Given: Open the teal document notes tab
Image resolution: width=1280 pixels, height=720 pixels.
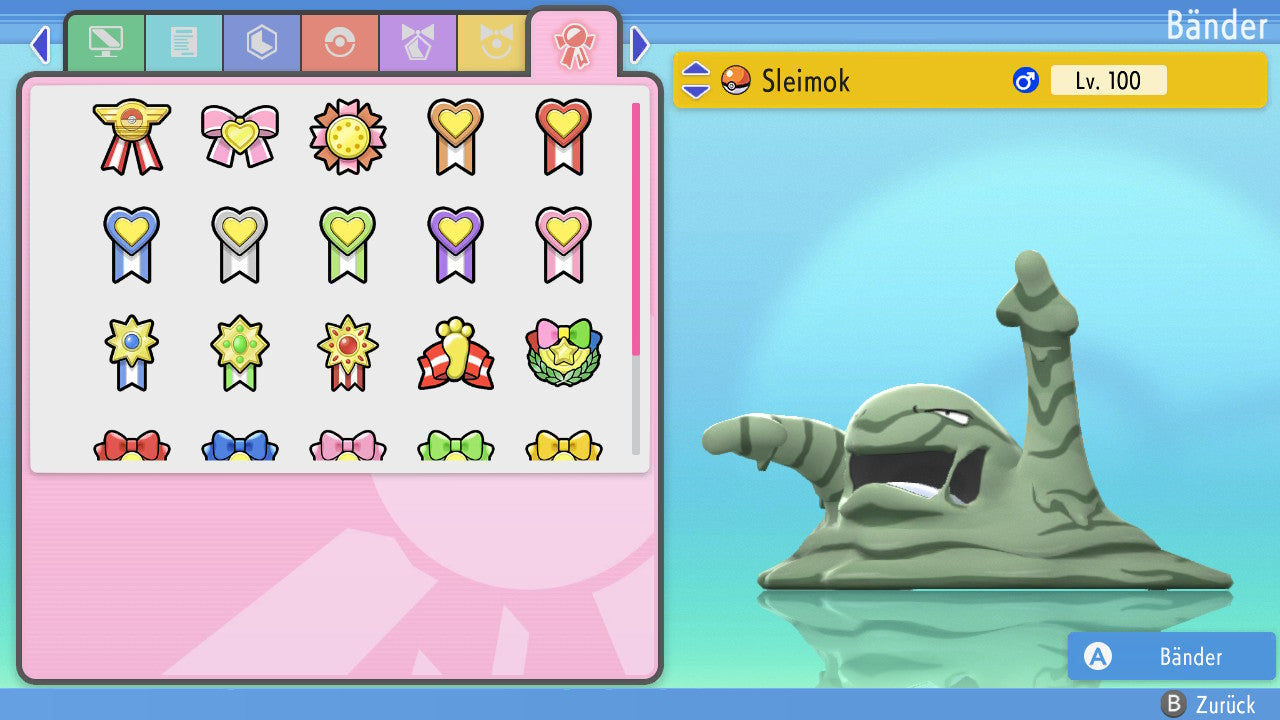Looking at the screenshot, I should (x=184, y=42).
